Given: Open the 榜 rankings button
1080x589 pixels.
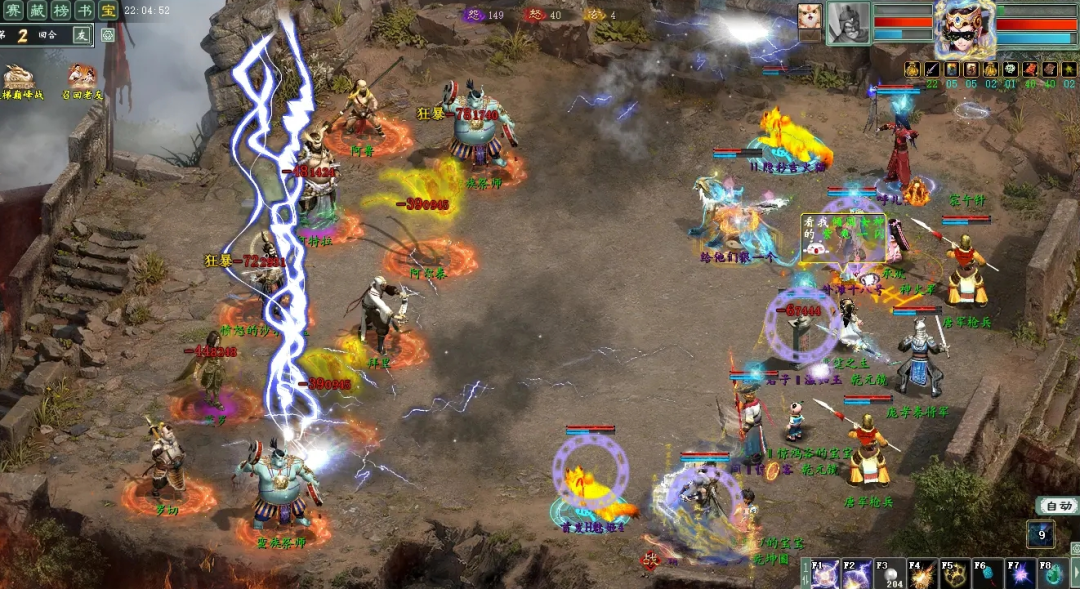Looking at the screenshot, I should (62, 11).
